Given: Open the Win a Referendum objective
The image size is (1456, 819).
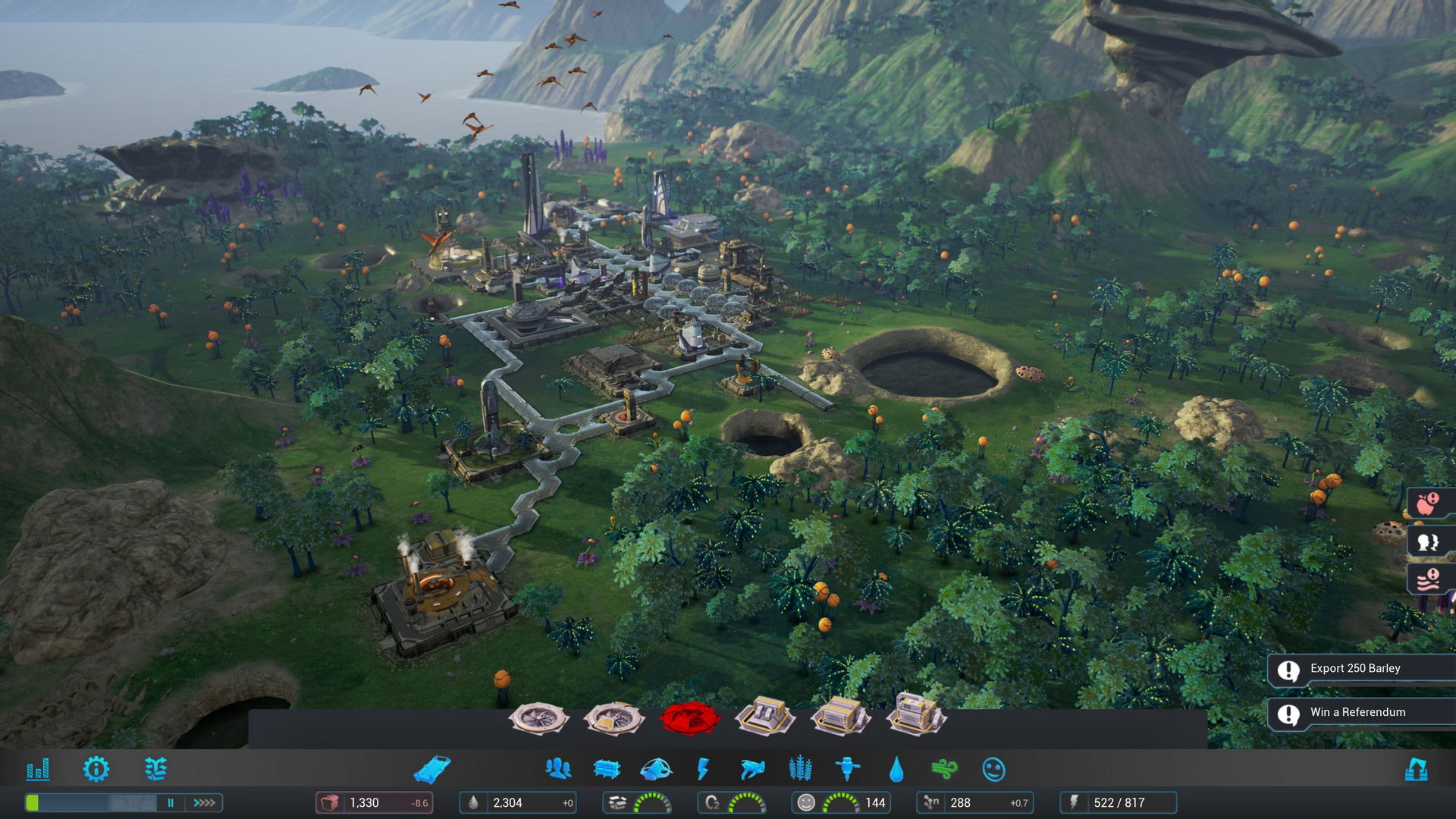Looking at the screenshot, I should 1357,713.
